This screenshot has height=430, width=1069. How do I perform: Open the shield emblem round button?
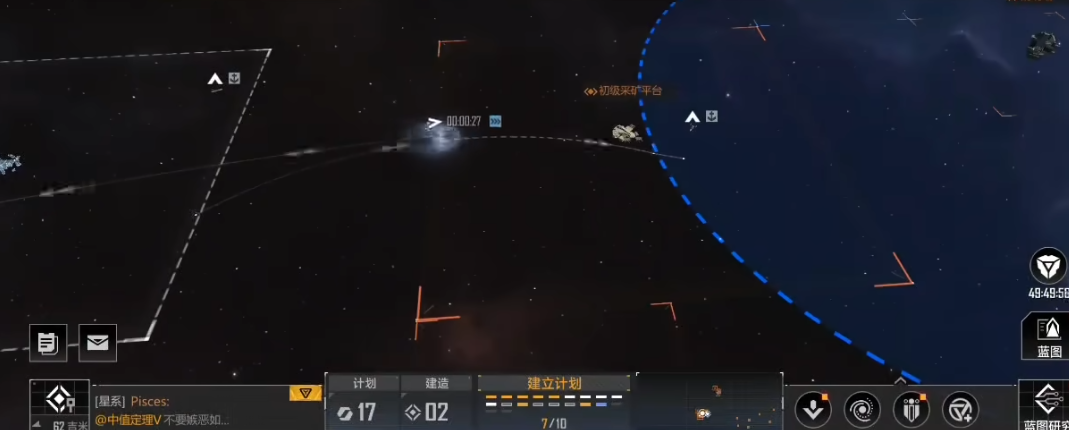[x=910, y=409]
